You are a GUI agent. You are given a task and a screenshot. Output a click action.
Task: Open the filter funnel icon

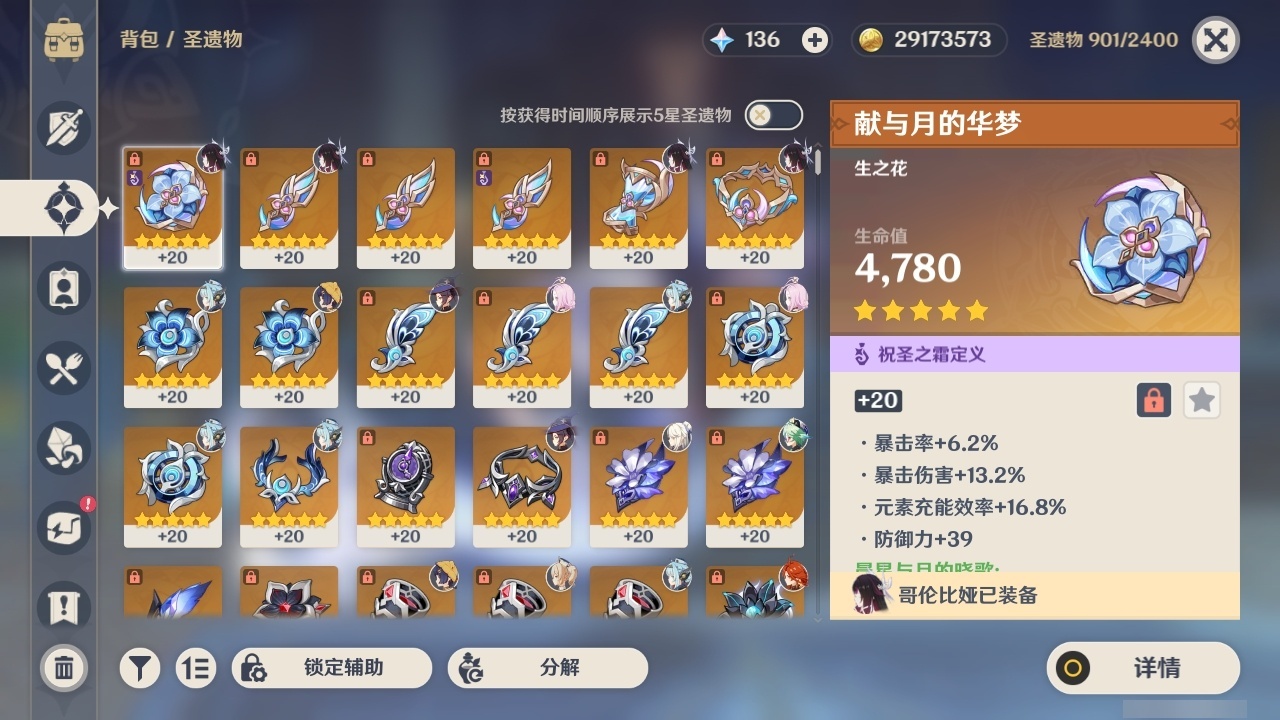coord(140,667)
